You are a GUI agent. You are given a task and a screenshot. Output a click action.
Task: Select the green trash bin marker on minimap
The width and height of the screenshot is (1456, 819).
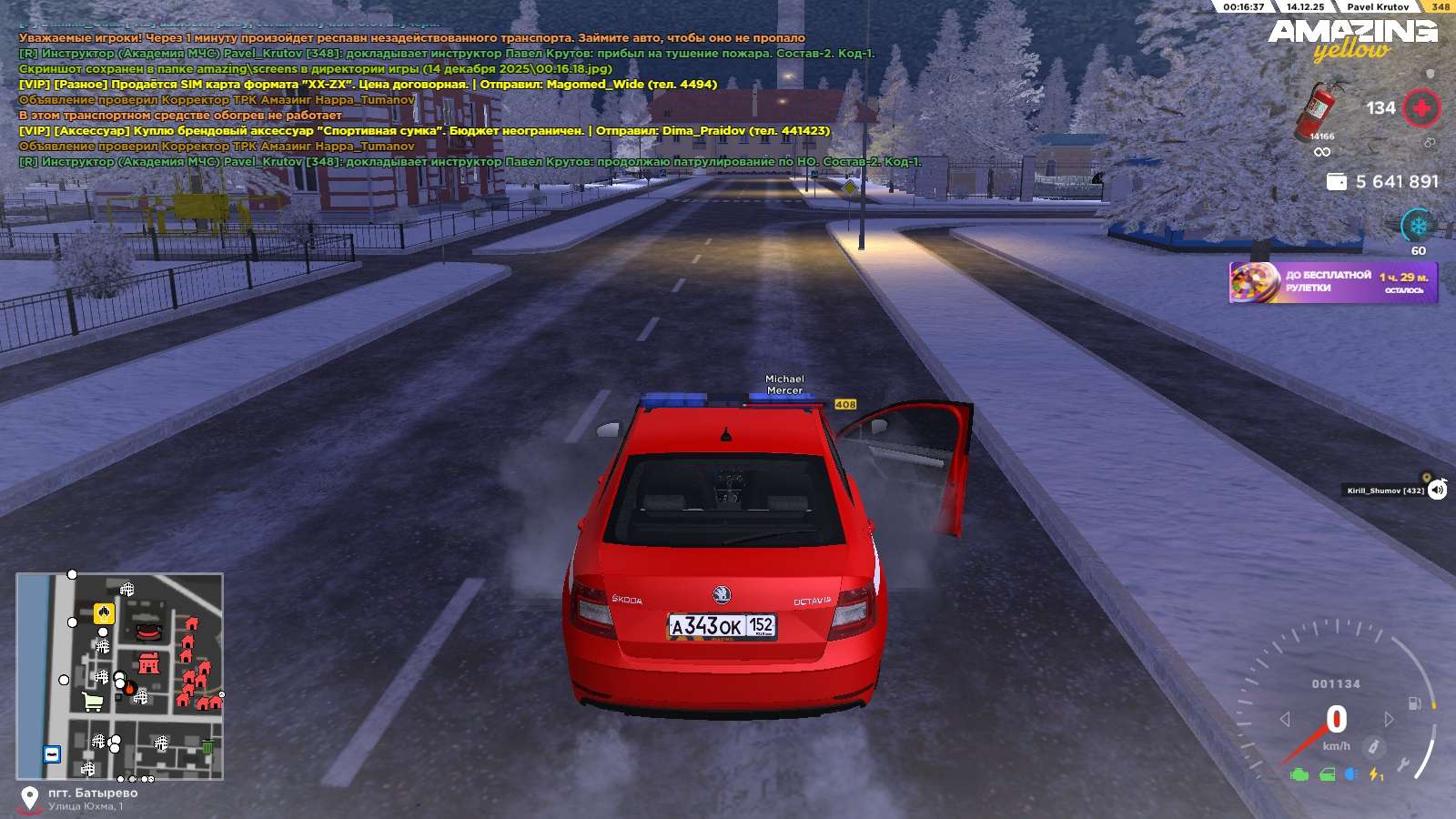coord(207,748)
